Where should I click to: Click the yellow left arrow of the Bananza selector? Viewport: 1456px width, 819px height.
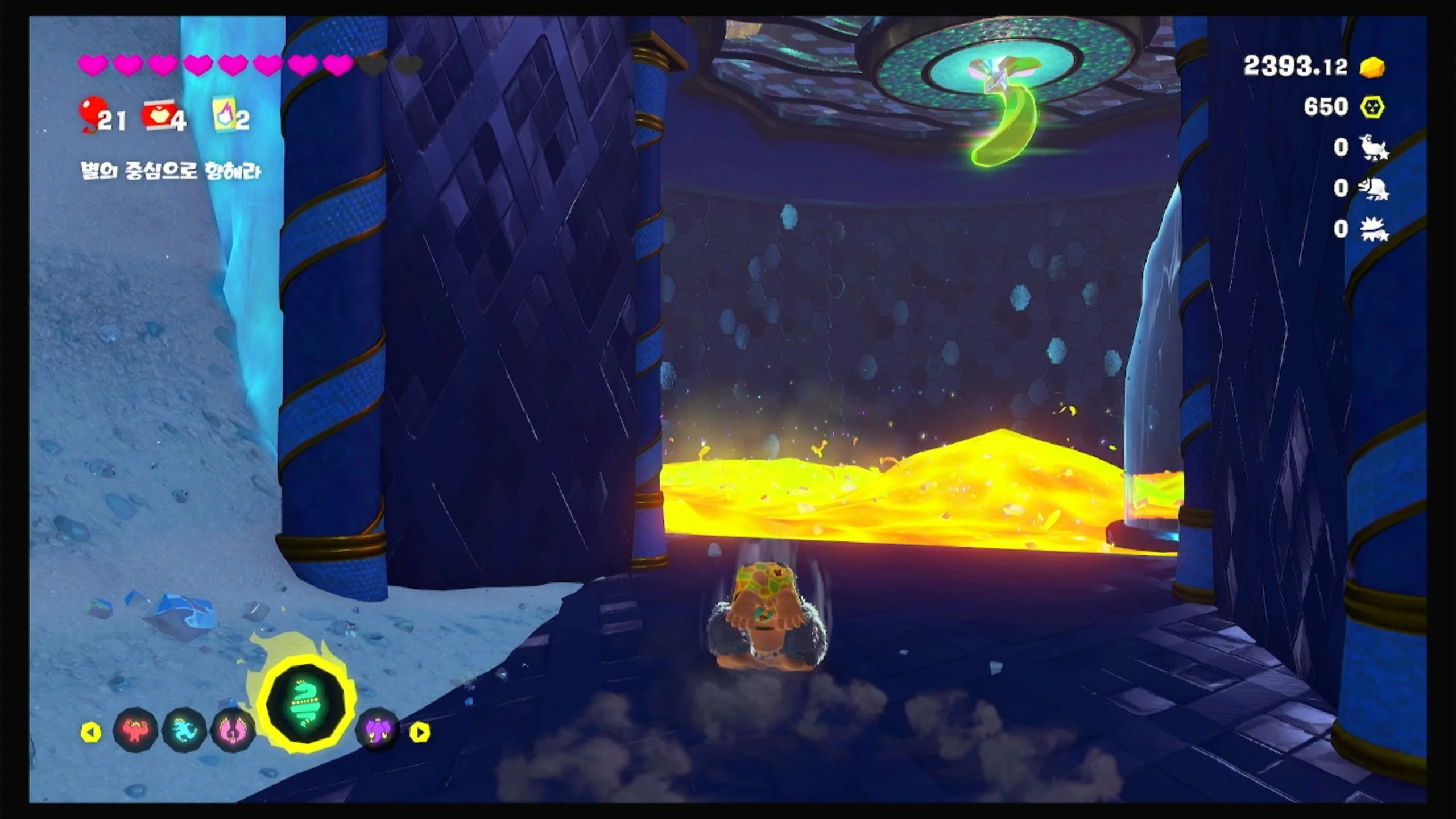click(x=91, y=732)
